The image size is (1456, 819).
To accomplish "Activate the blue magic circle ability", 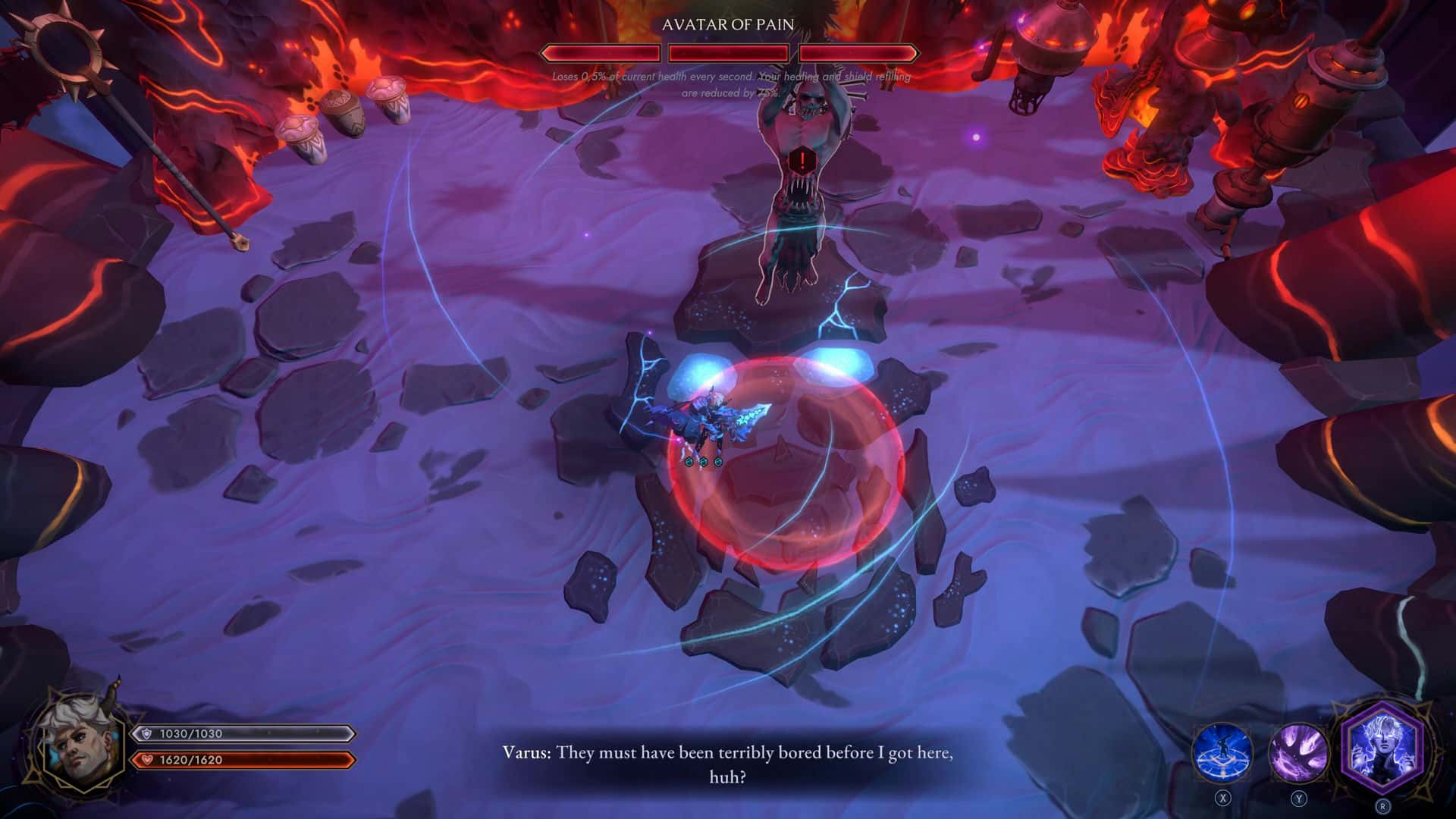I will [x=1222, y=752].
